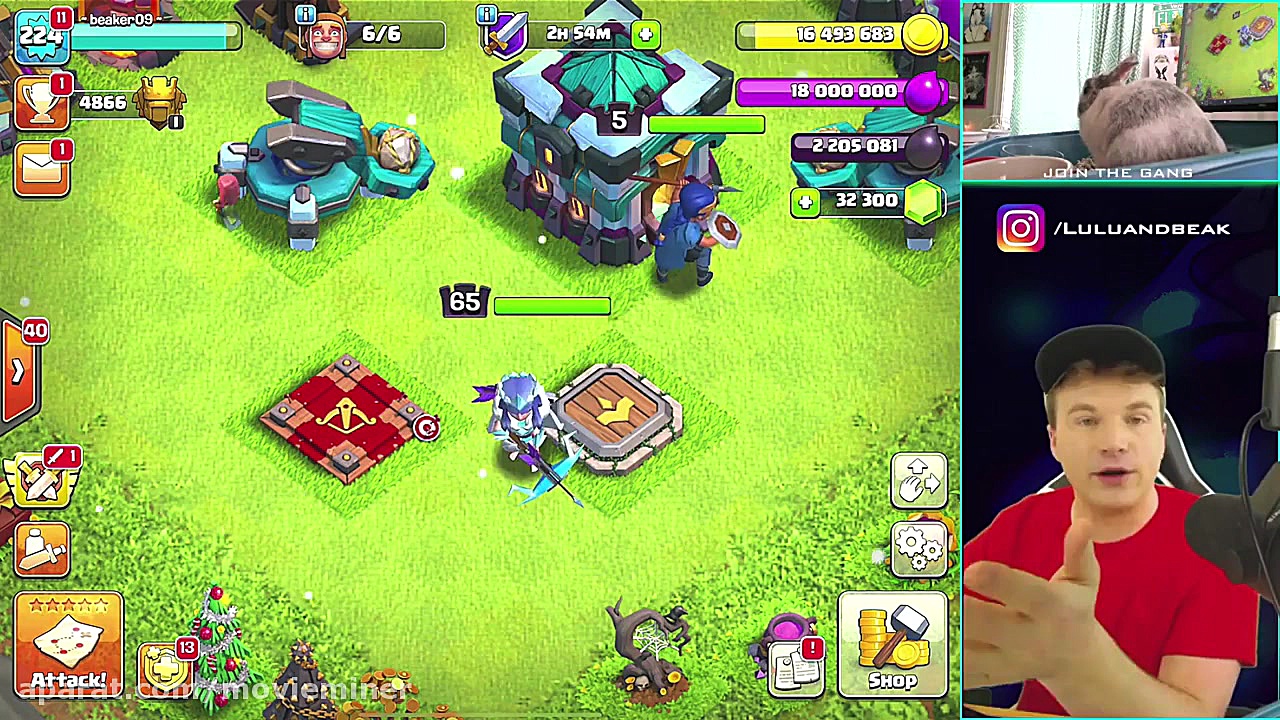
Task: Tap the shield timer plus button
Action: coord(645,35)
